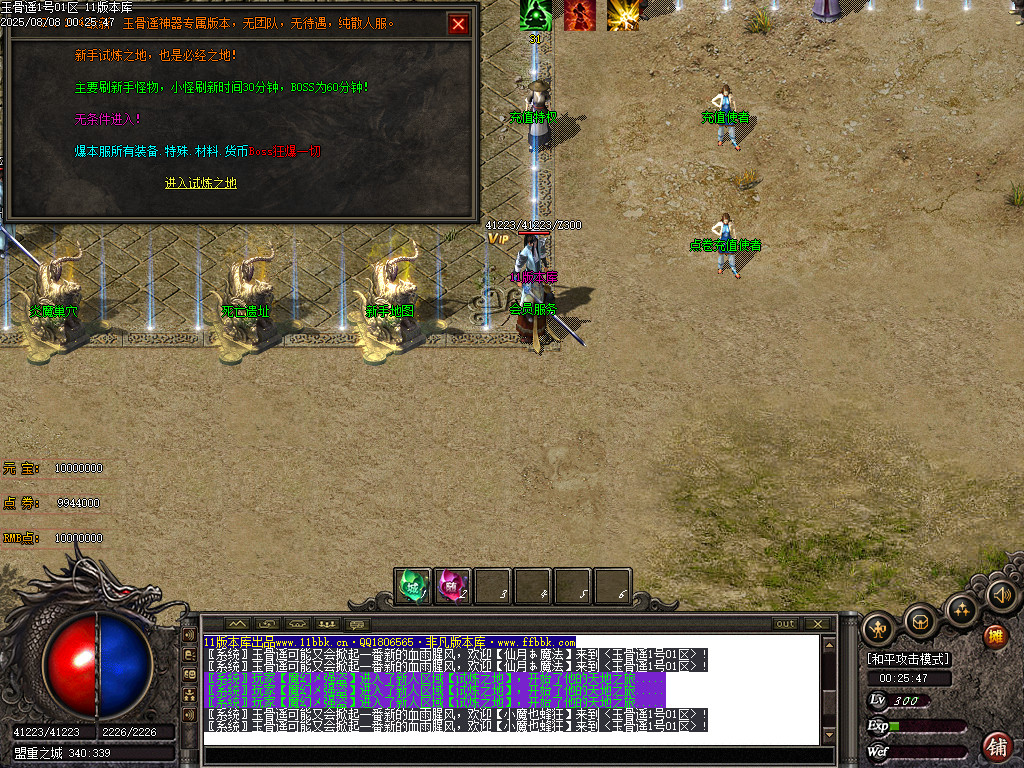1024x768 pixels.
Task: Use the pink gem in hotbar slot 2
Action: tap(453, 586)
